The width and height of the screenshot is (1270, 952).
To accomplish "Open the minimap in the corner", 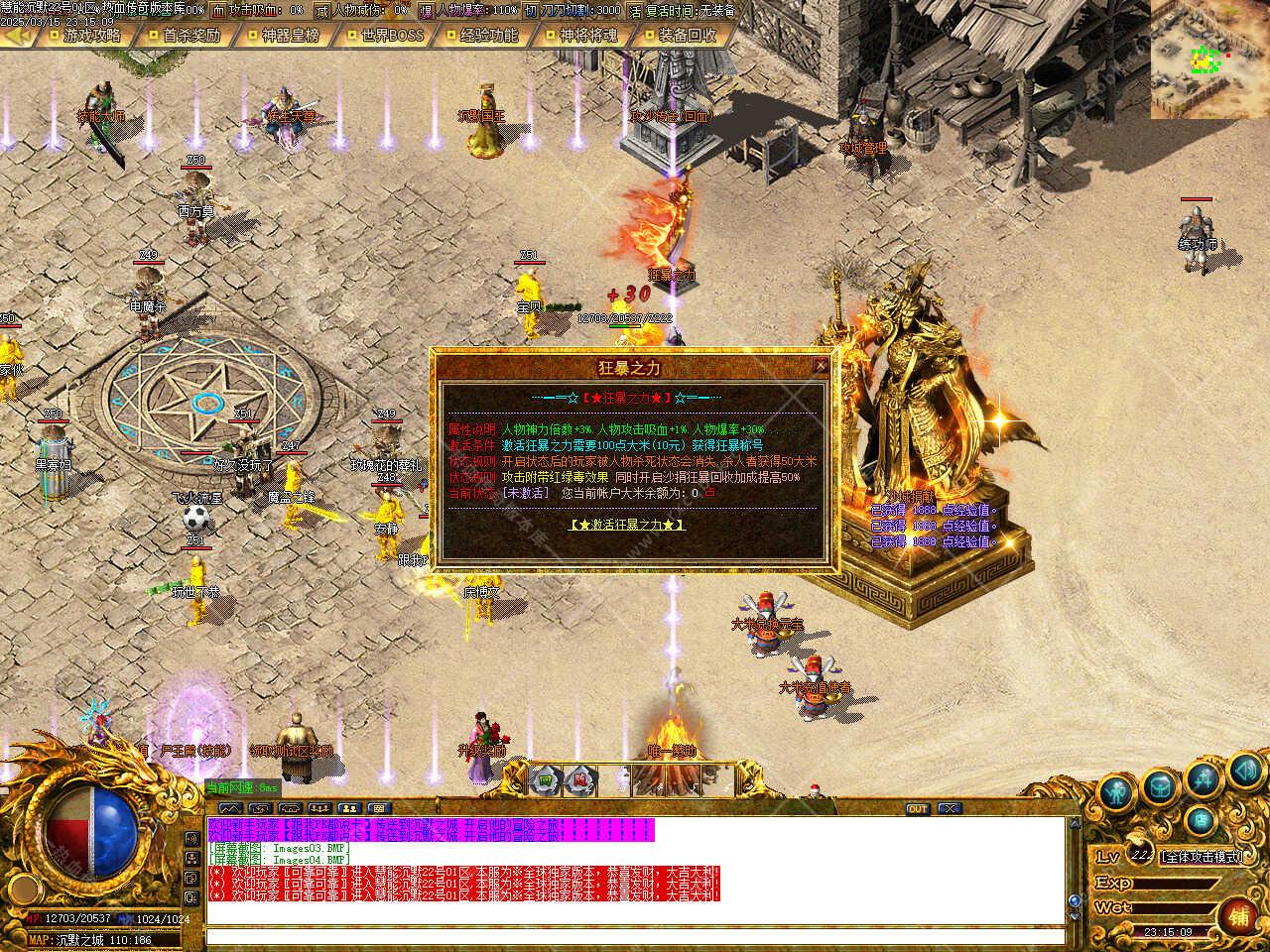I will 1209,59.
